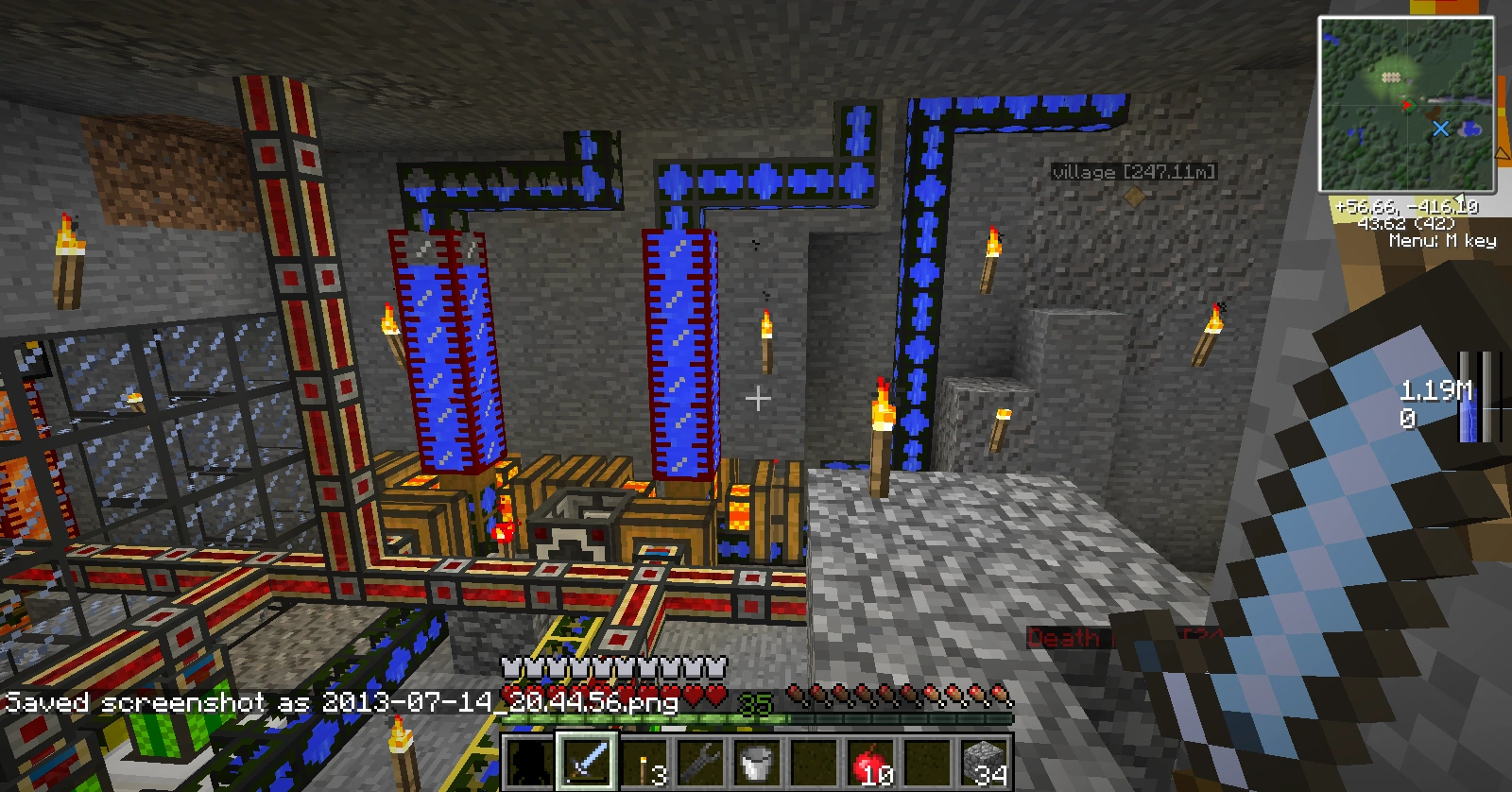
Task: Click the 1.19M energy gauge bar
Action: pyautogui.click(x=1469, y=397)
